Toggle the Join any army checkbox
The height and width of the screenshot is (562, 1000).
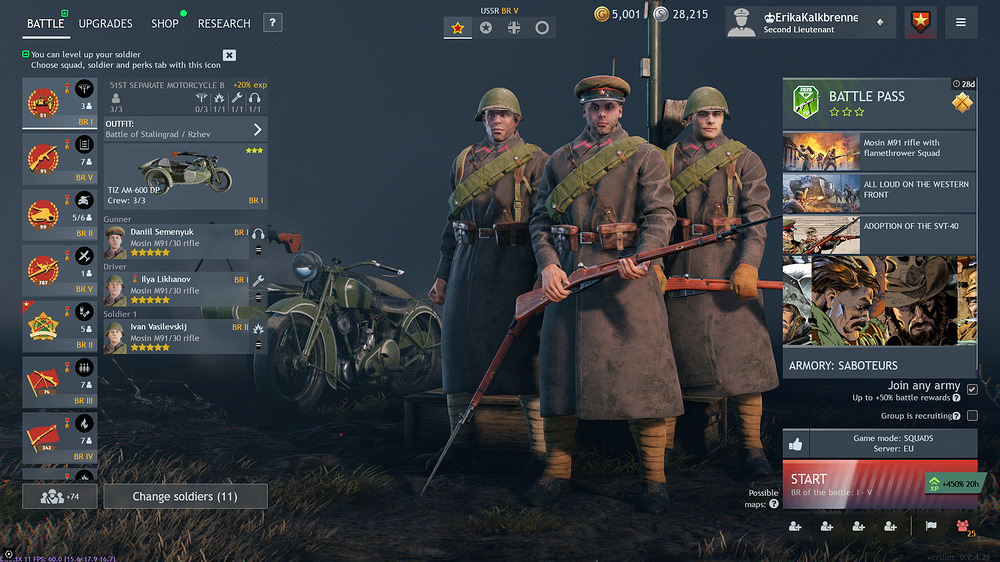(x=972, y=390)
